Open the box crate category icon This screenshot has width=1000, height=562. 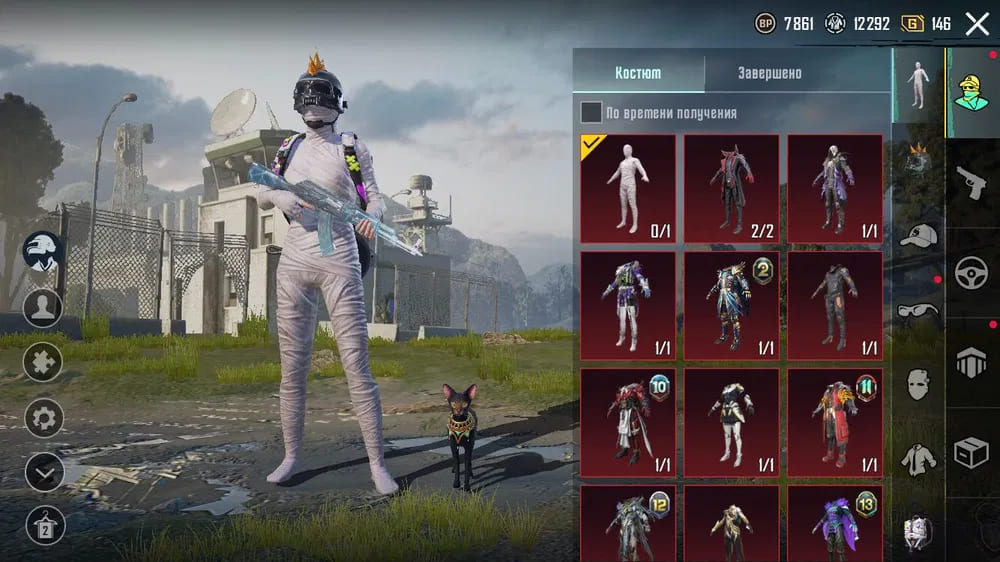971,453
